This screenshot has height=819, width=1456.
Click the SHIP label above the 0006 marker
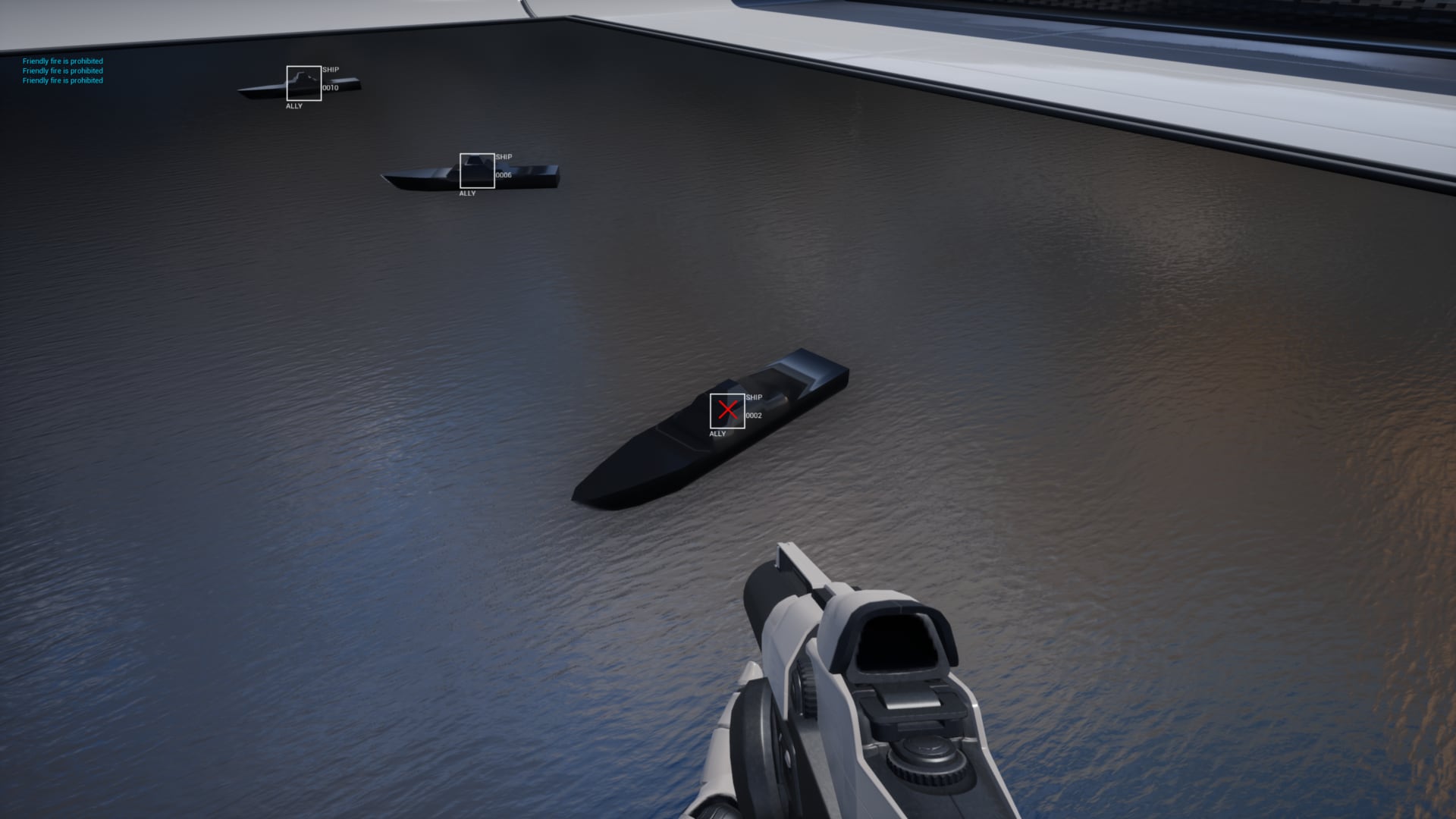pyautogui.click(x=503, y=156)
